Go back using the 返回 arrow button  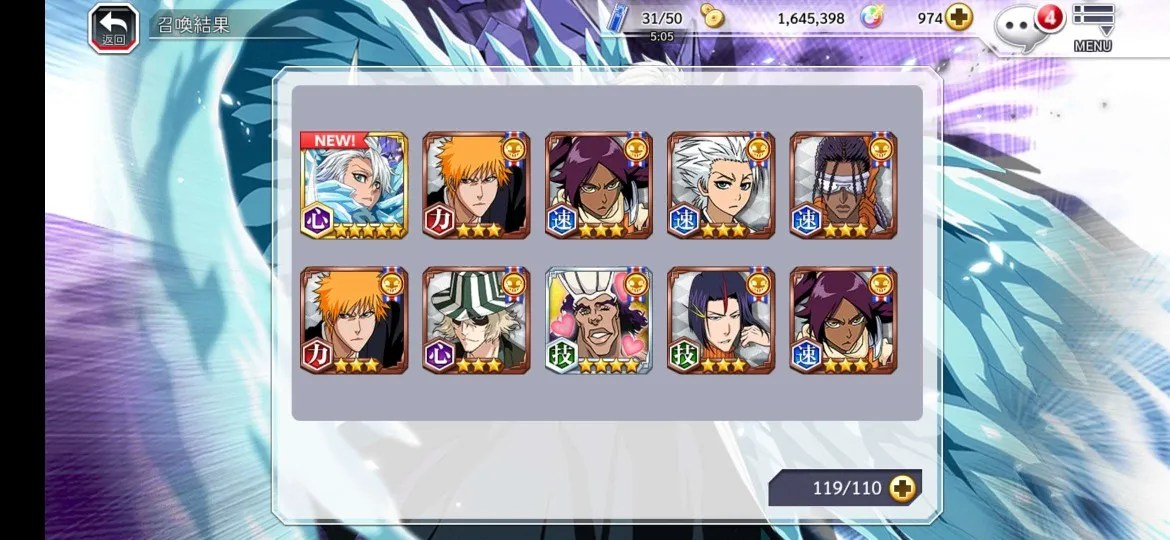click(x=113, y=27)
